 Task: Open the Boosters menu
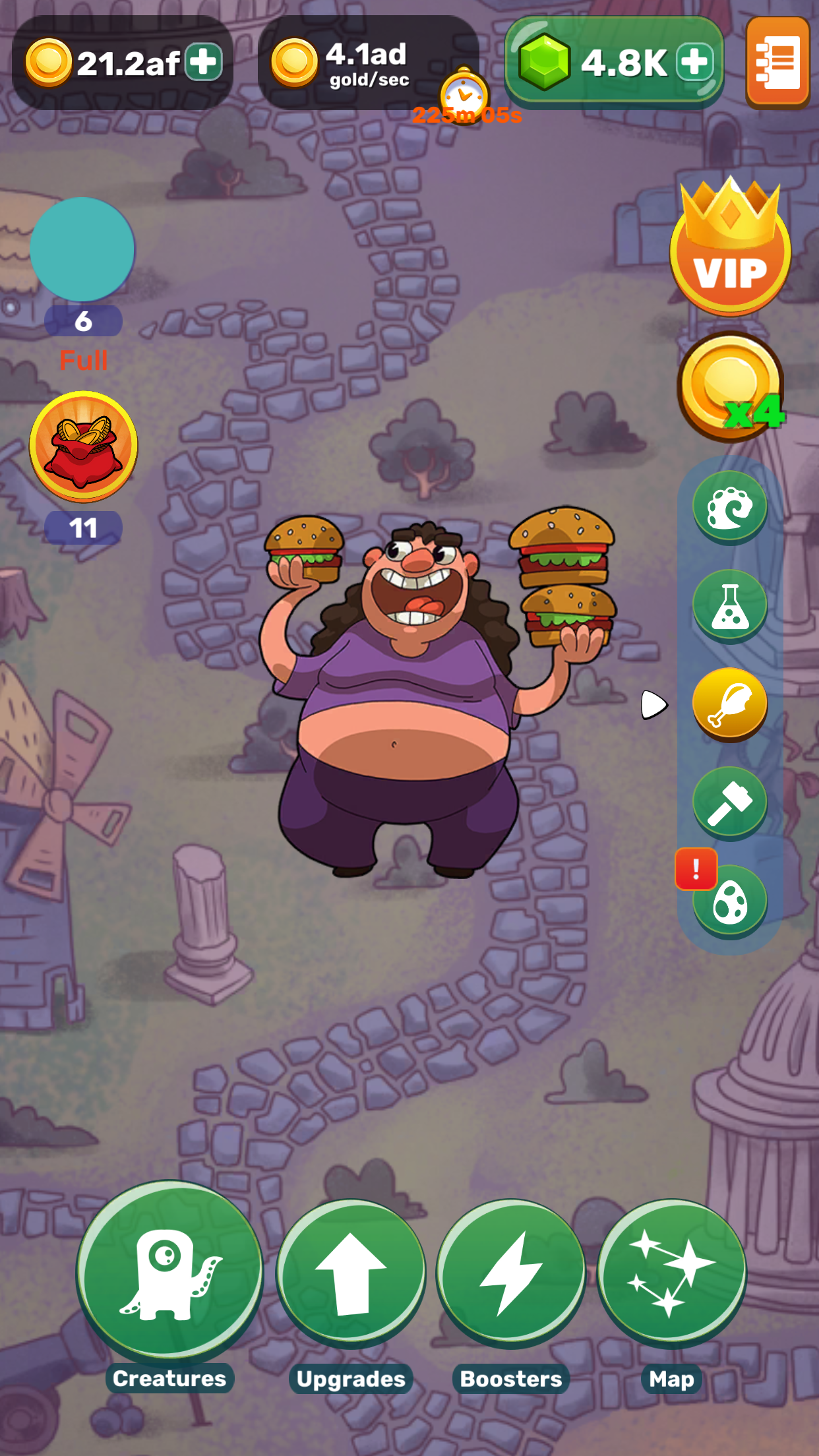[511, 1273]
